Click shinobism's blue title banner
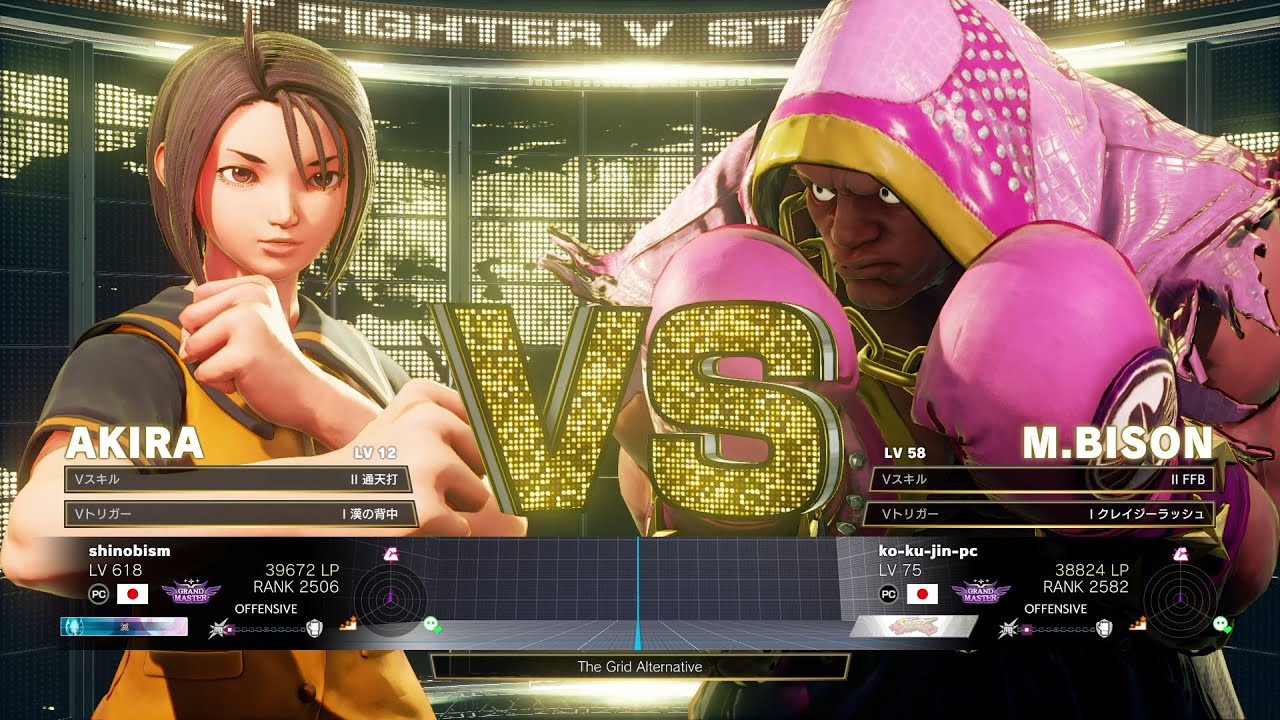Image resolution: width=1280 pixels, height=720 pixels. [124, 627]
